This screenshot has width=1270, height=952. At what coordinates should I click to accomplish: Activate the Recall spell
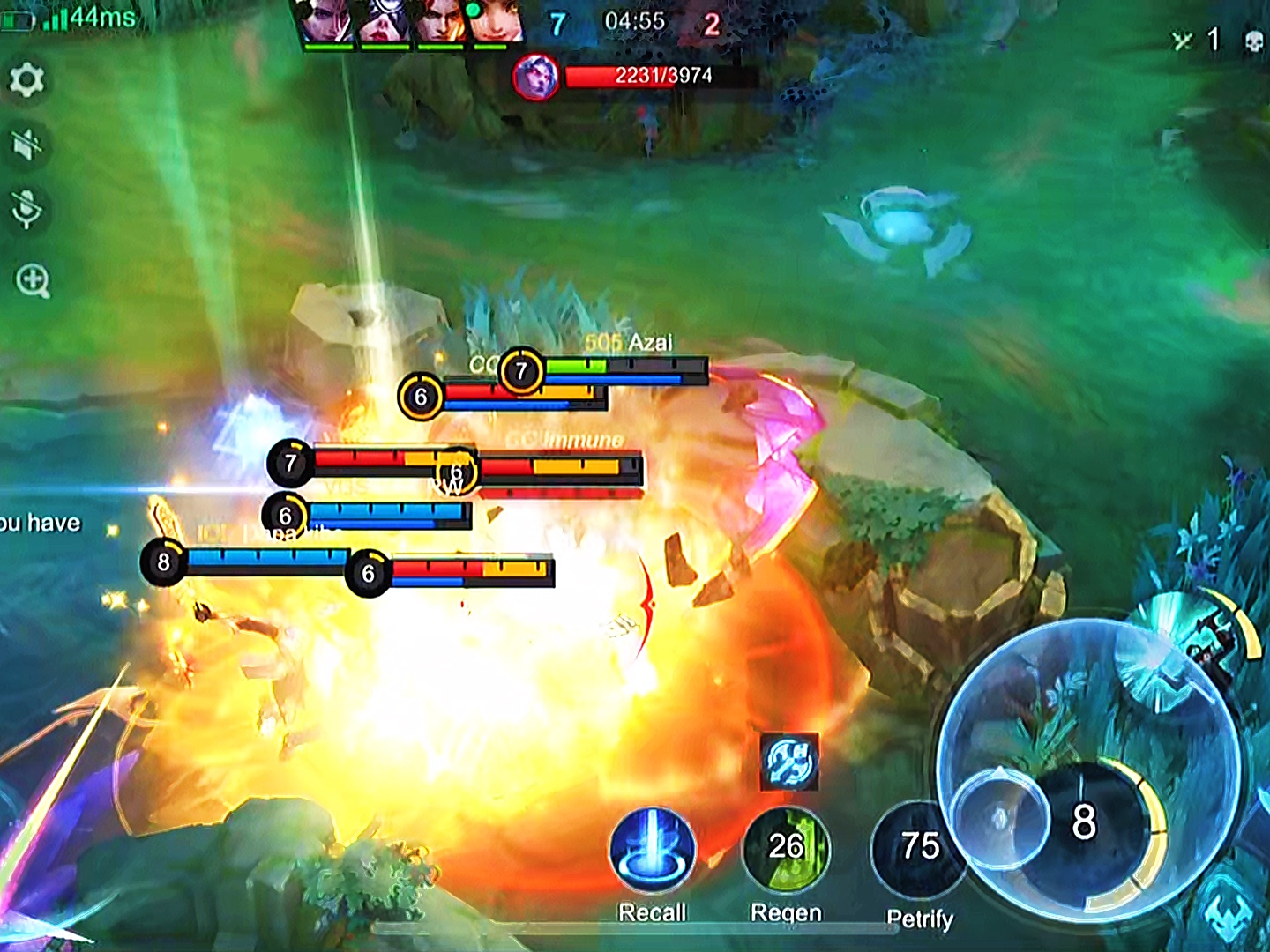tap(653, 851)
